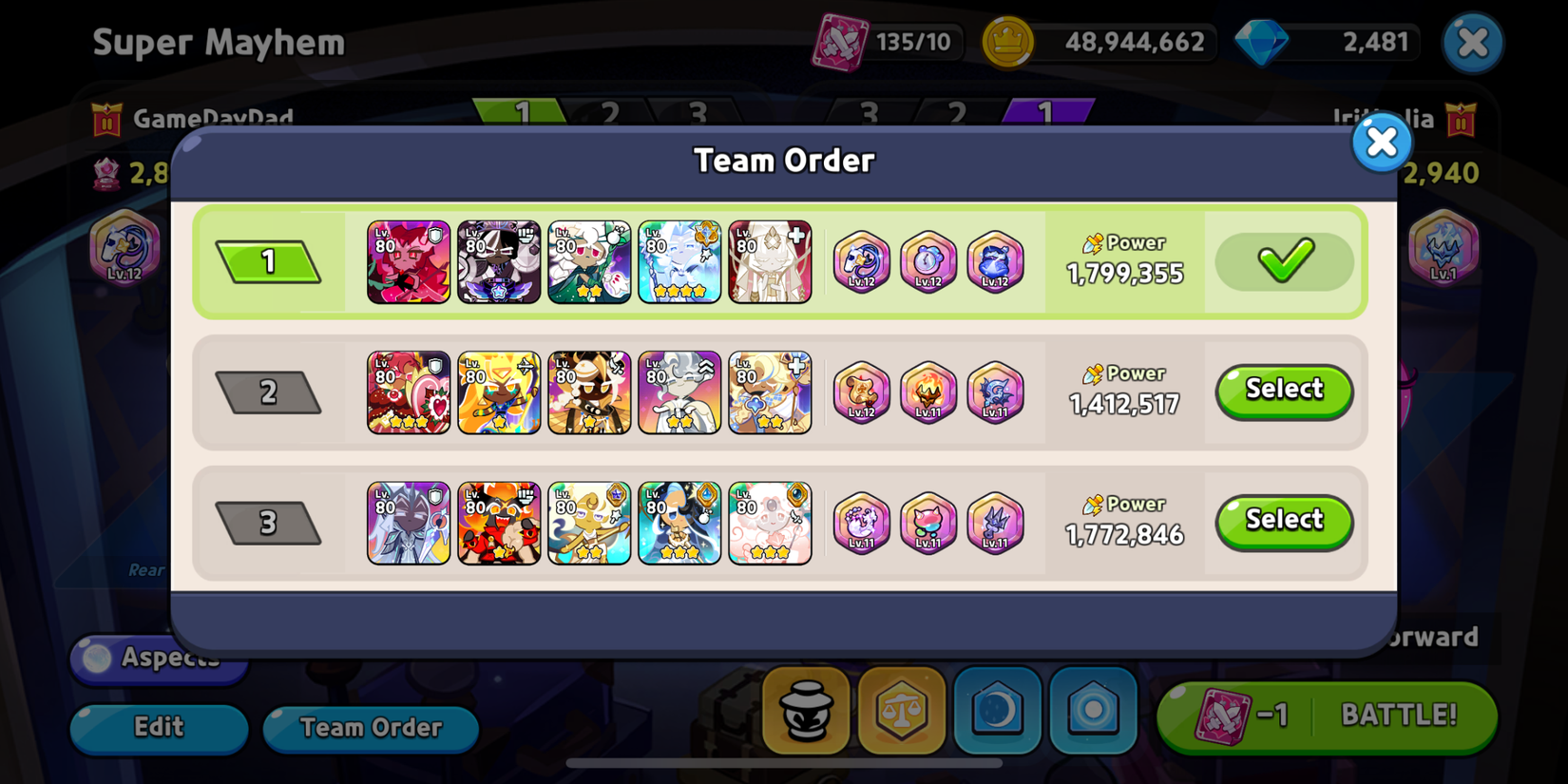Select the green round tab labeled 1

[523, 111]
